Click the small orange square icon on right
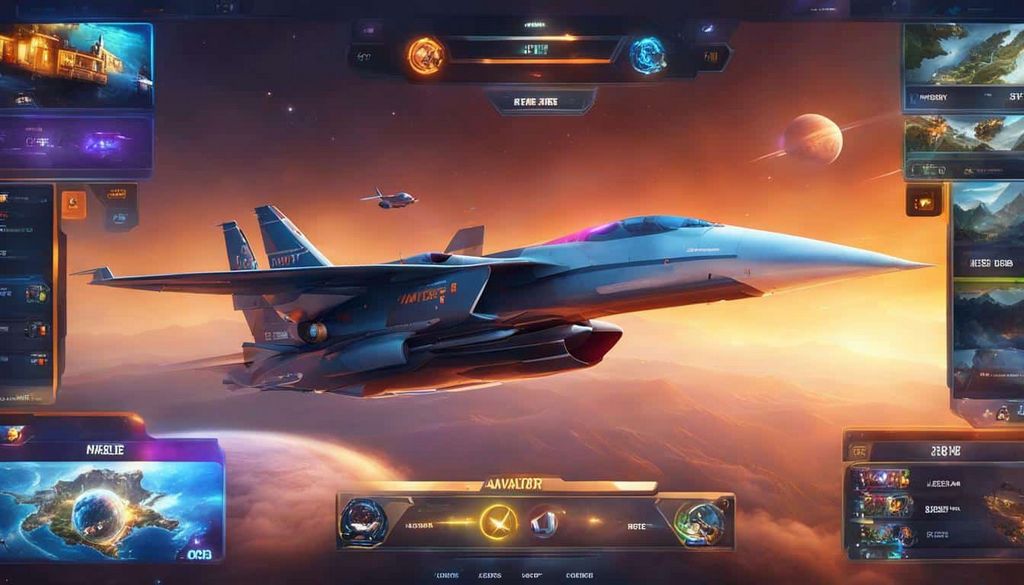1024x585 pixels. coord(924,201)
